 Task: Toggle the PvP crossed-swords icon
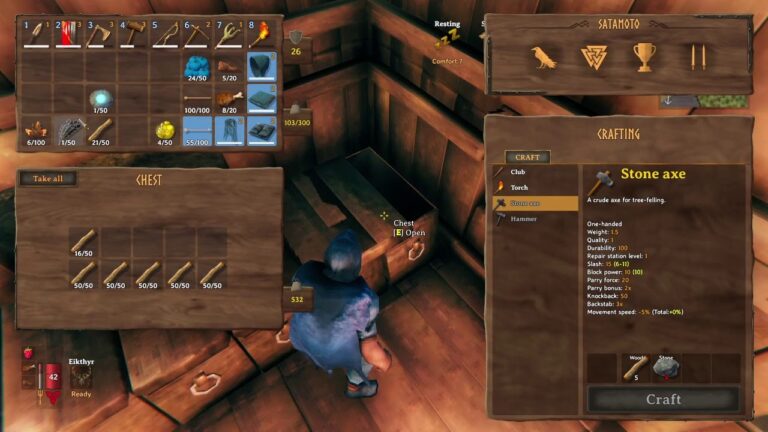coord(697,58)
